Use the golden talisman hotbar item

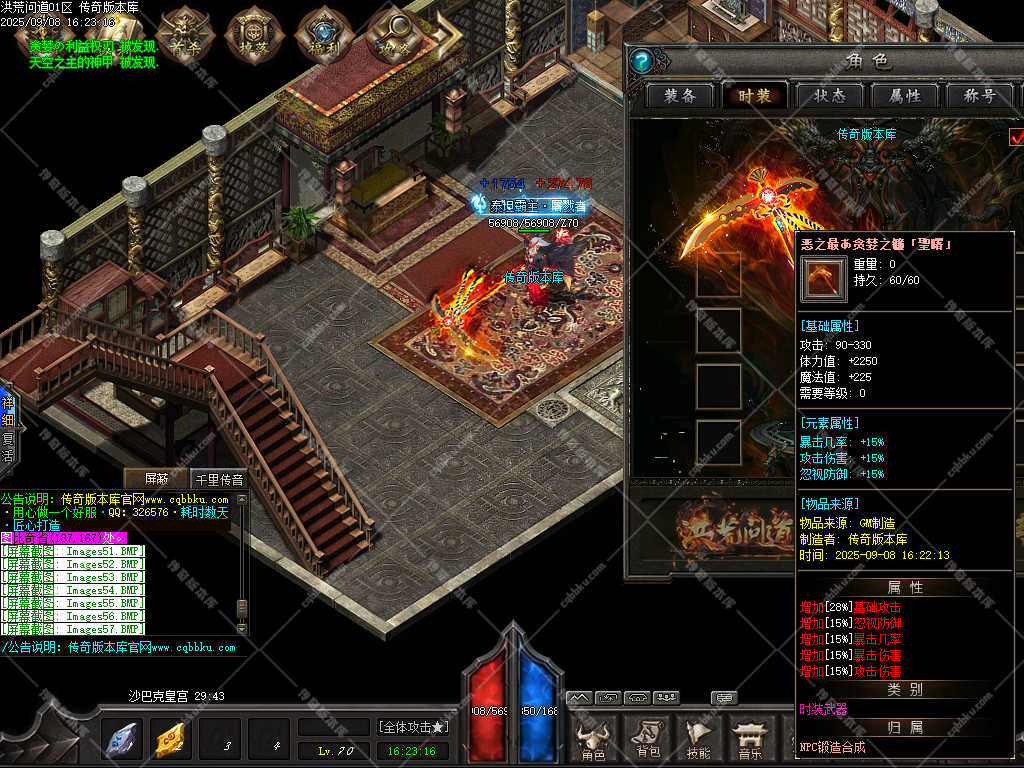(x=171, y=741)
